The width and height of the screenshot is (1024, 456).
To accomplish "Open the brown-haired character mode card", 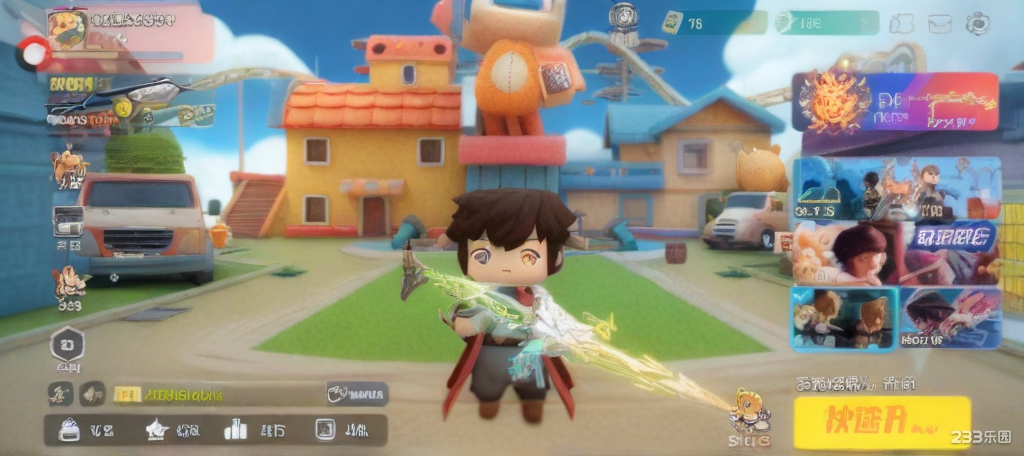I will tap(897, 251).
